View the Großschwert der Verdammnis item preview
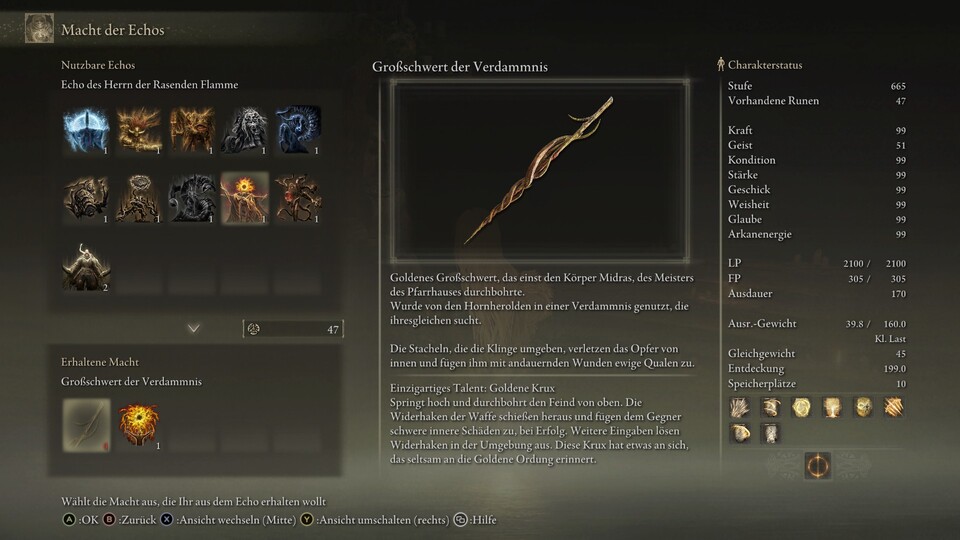The image size is (960, 540). pos(539,172)
